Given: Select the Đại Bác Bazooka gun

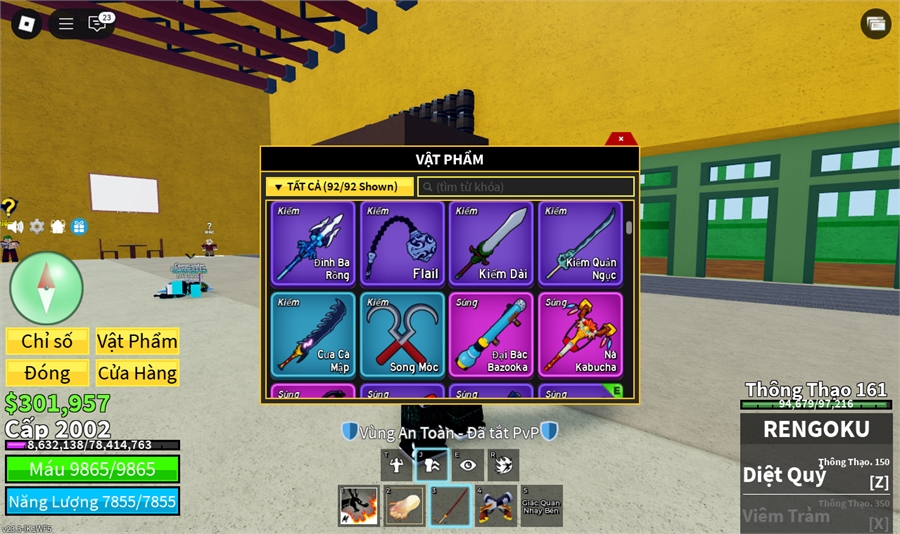Looking at the screenshot, I should coord(491,334).
